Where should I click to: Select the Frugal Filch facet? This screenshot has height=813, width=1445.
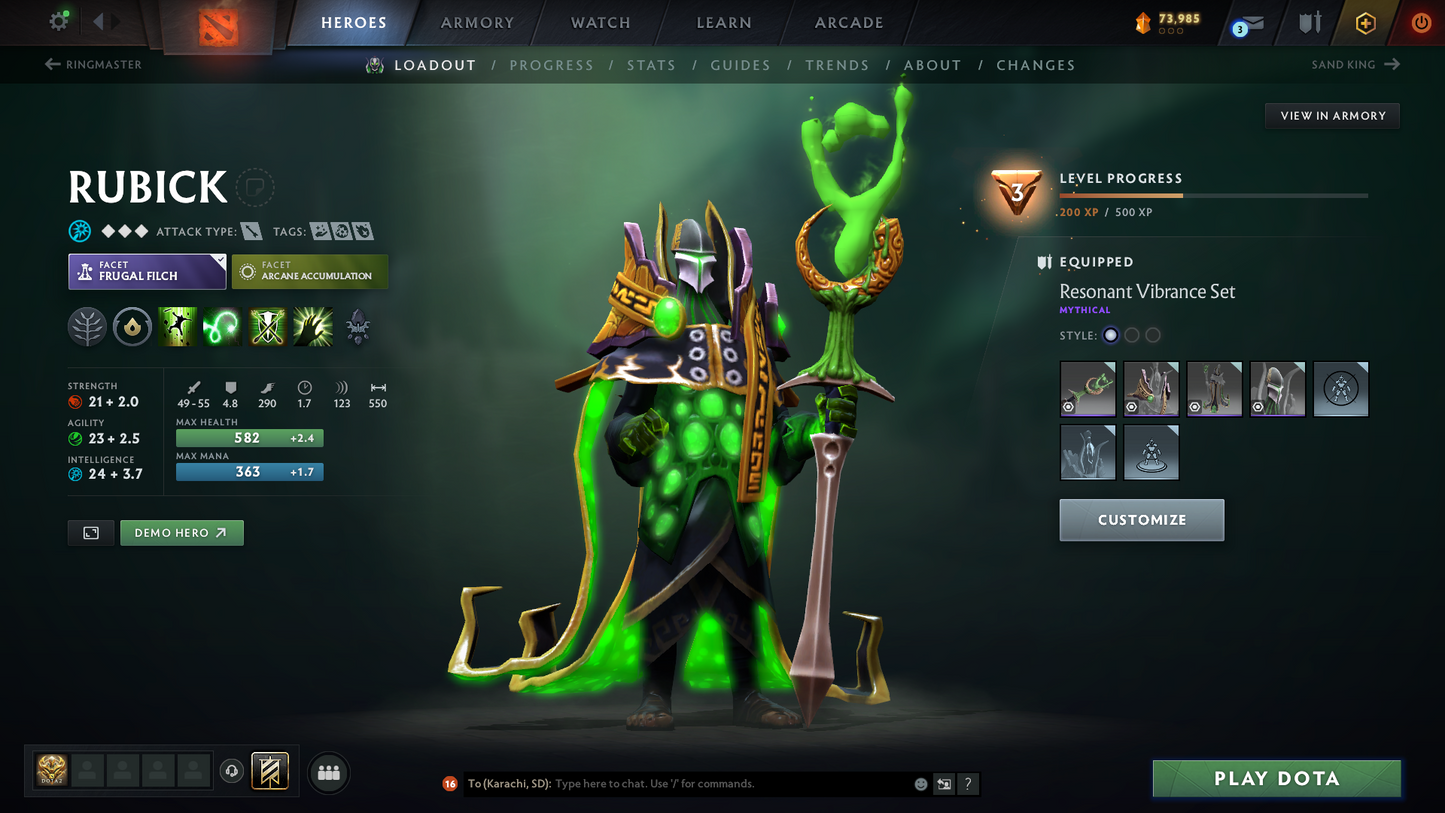coord(146,271)
